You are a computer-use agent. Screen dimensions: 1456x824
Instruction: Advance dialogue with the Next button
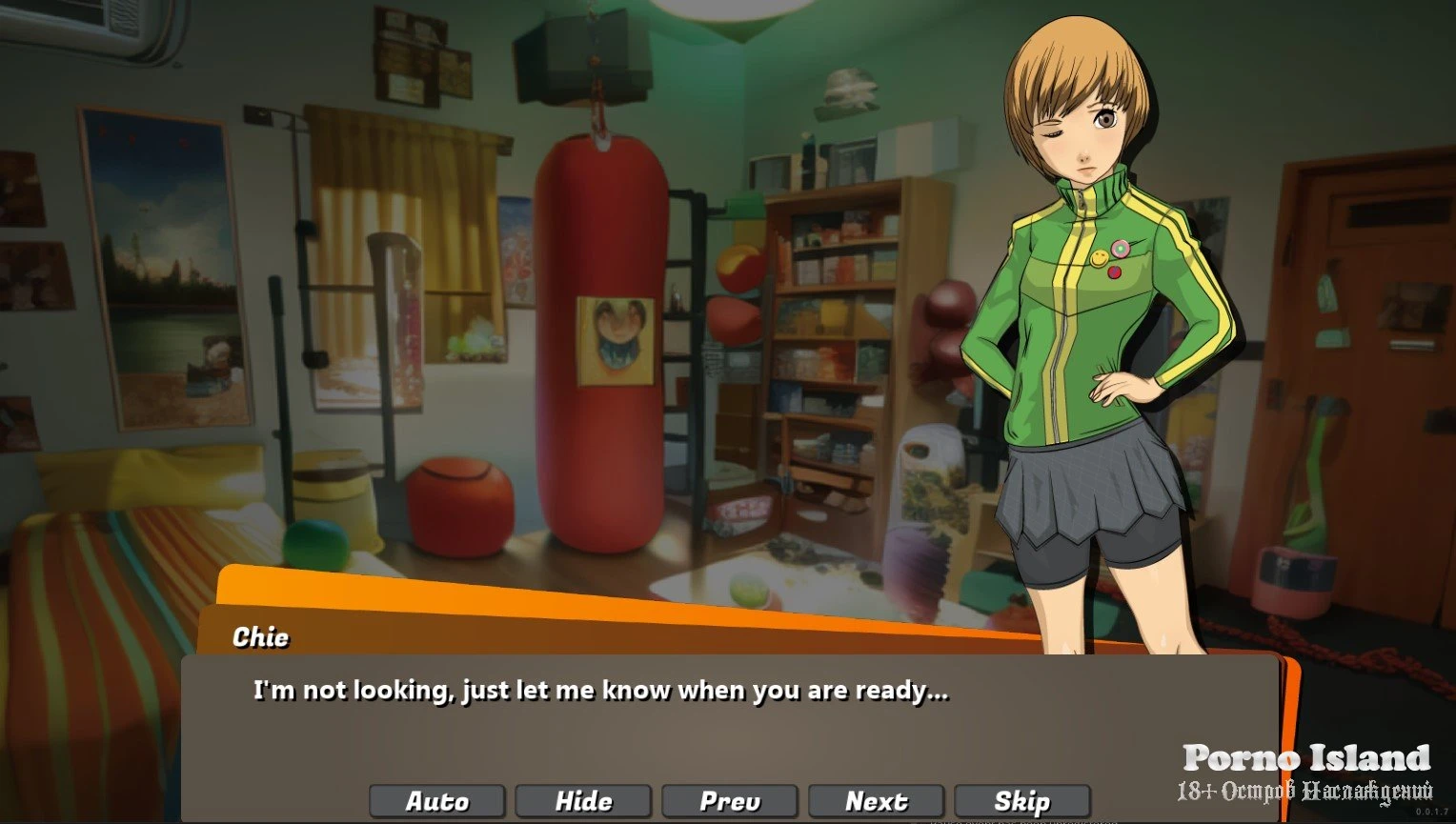pyautogui.click(x=876, y=801)
